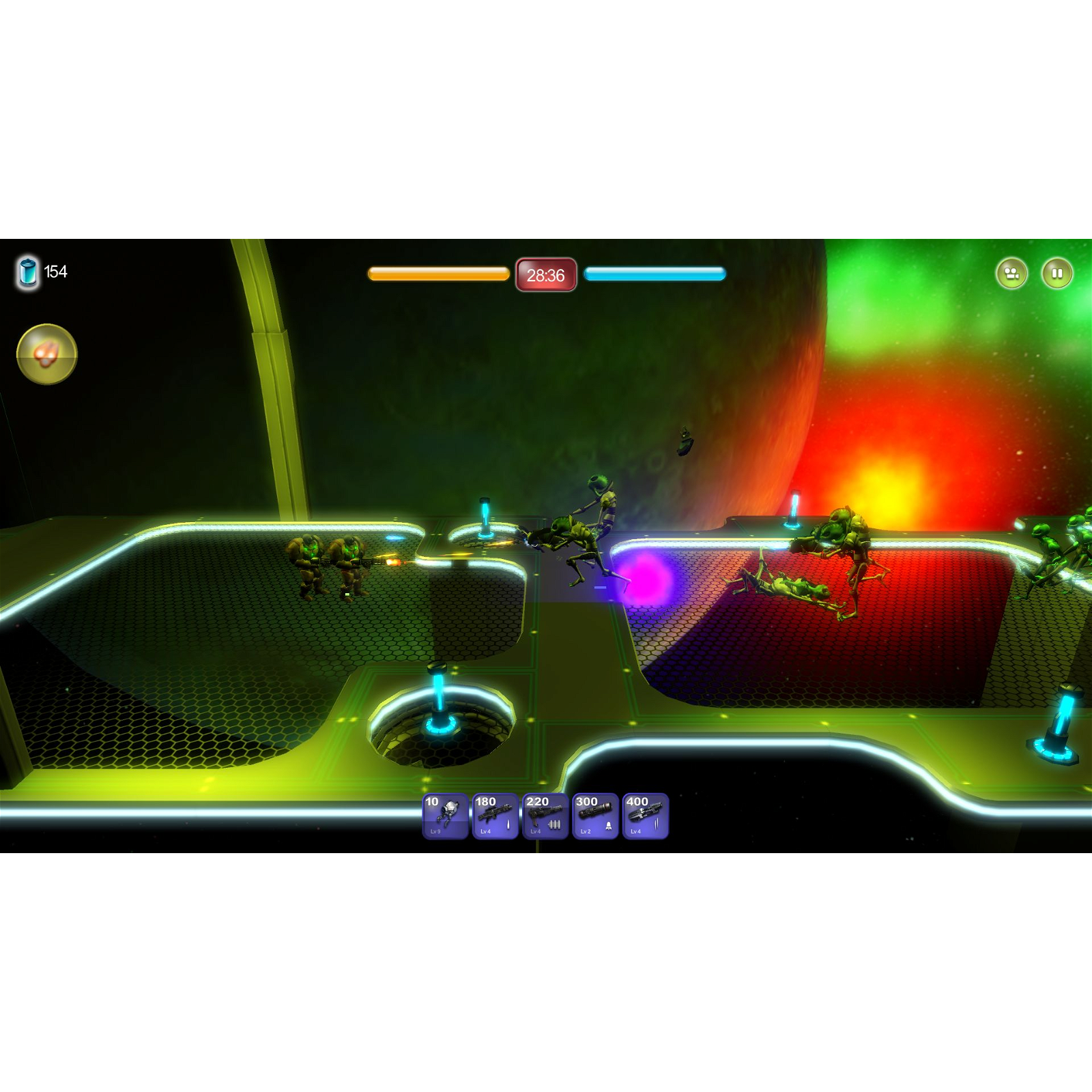Click the resource canister icon

click(x=27, y=271)
